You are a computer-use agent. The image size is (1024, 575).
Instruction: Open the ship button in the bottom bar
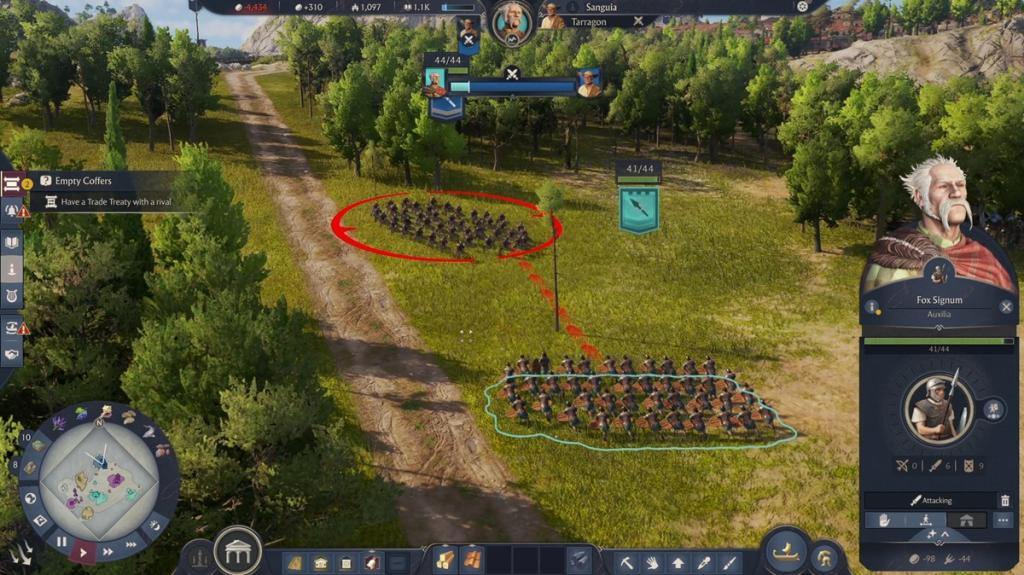[787, 552]
